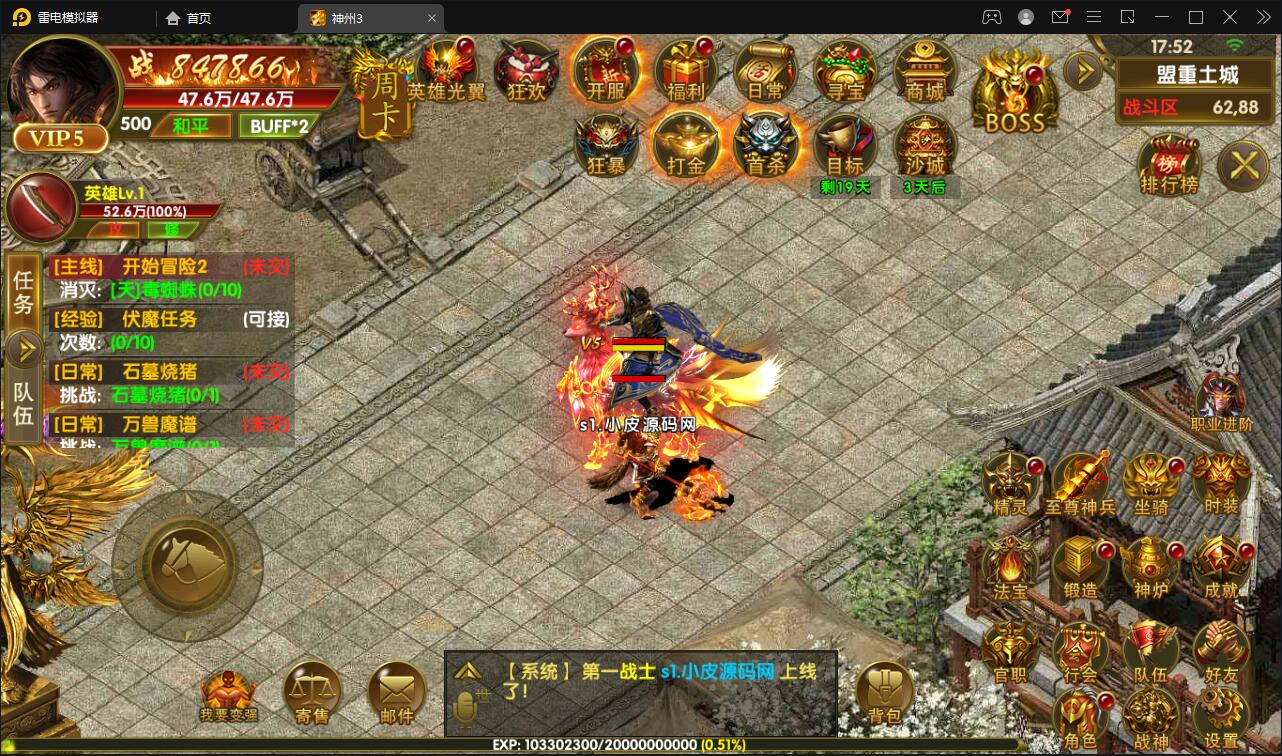Open the 周卡 weekly card banner
Image resolution: width=1282 pixels, height=756 pixels.
click(383, 100)
